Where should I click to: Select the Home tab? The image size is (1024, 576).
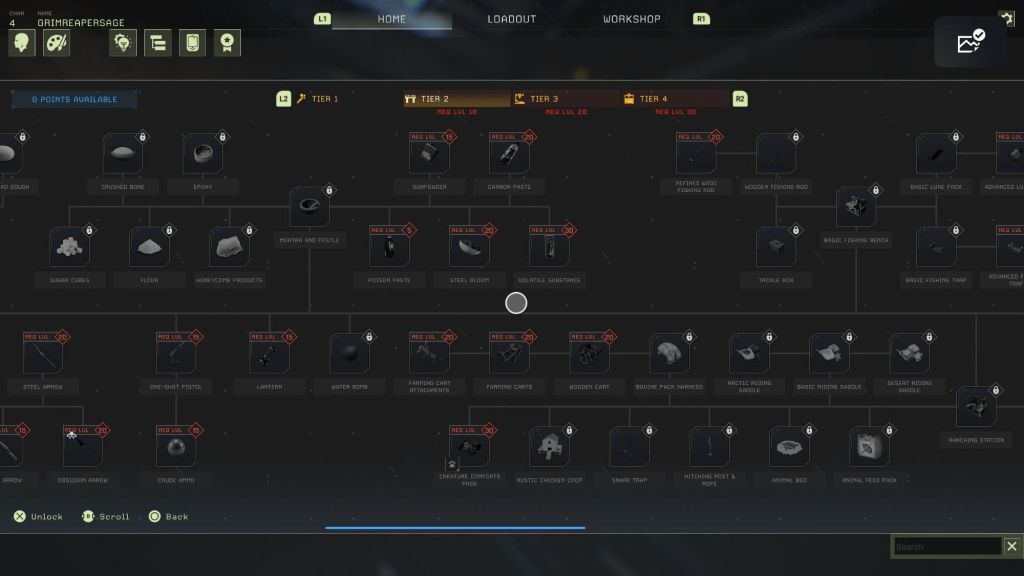point(392,19)
